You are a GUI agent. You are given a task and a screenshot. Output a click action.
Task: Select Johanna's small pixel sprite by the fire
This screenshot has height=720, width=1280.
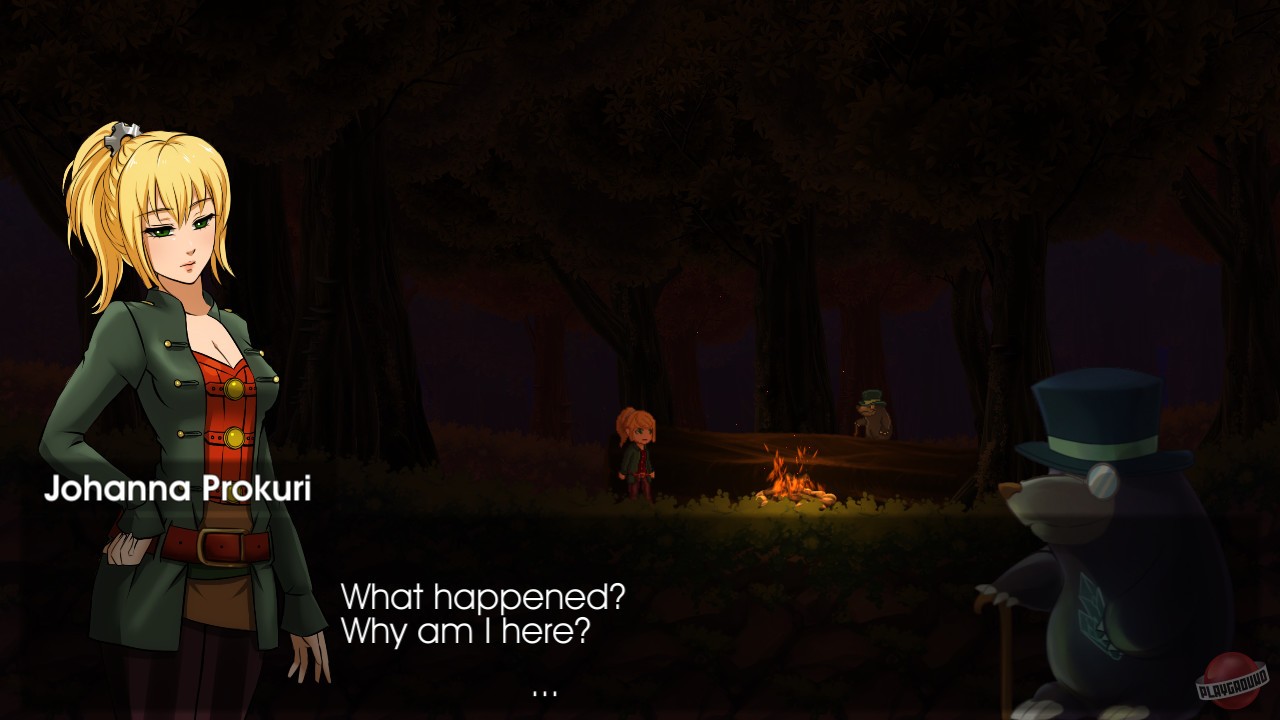click(640, 450)
